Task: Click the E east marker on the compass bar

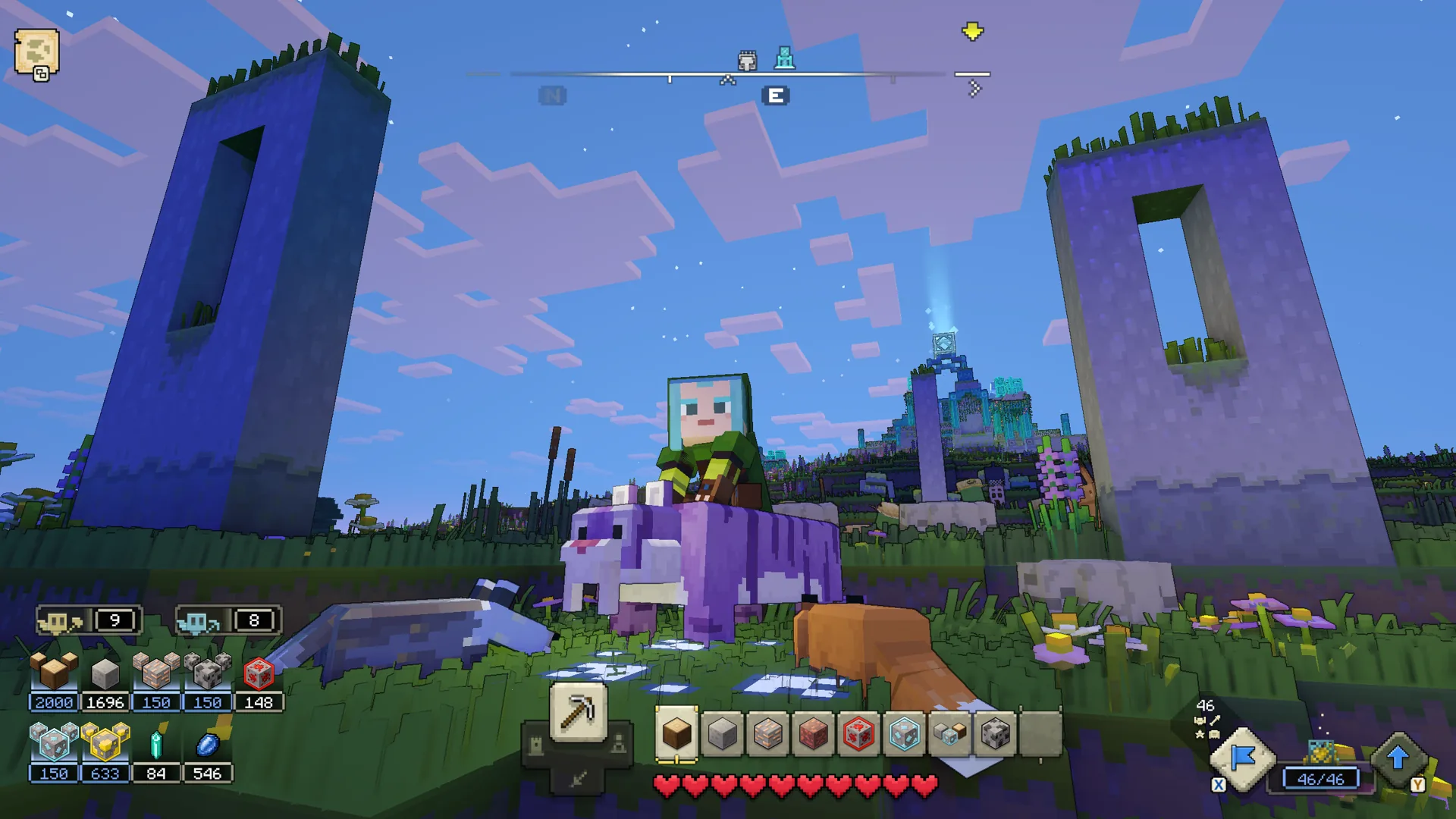Action: [774, 95]
